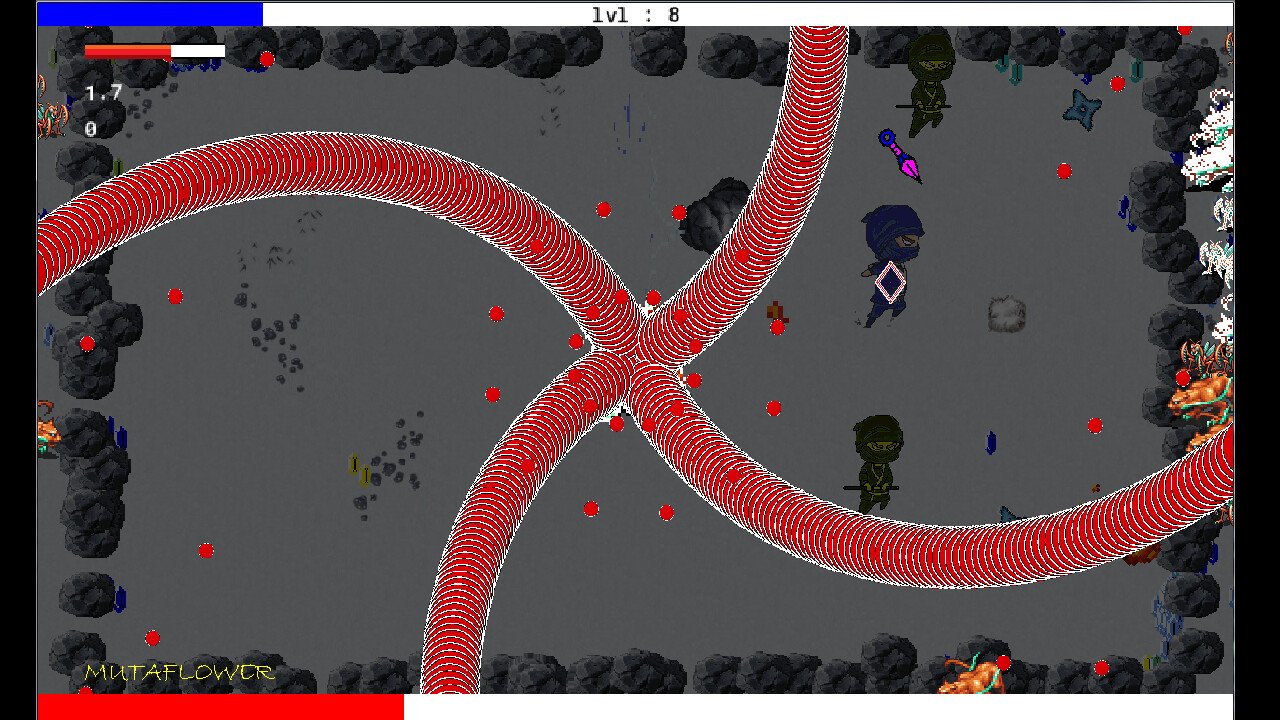Image resolution: width=1280 pixels, height=720 pixels.
Task: Click the red orb near the health bar
Action: (x=266, y=59)
